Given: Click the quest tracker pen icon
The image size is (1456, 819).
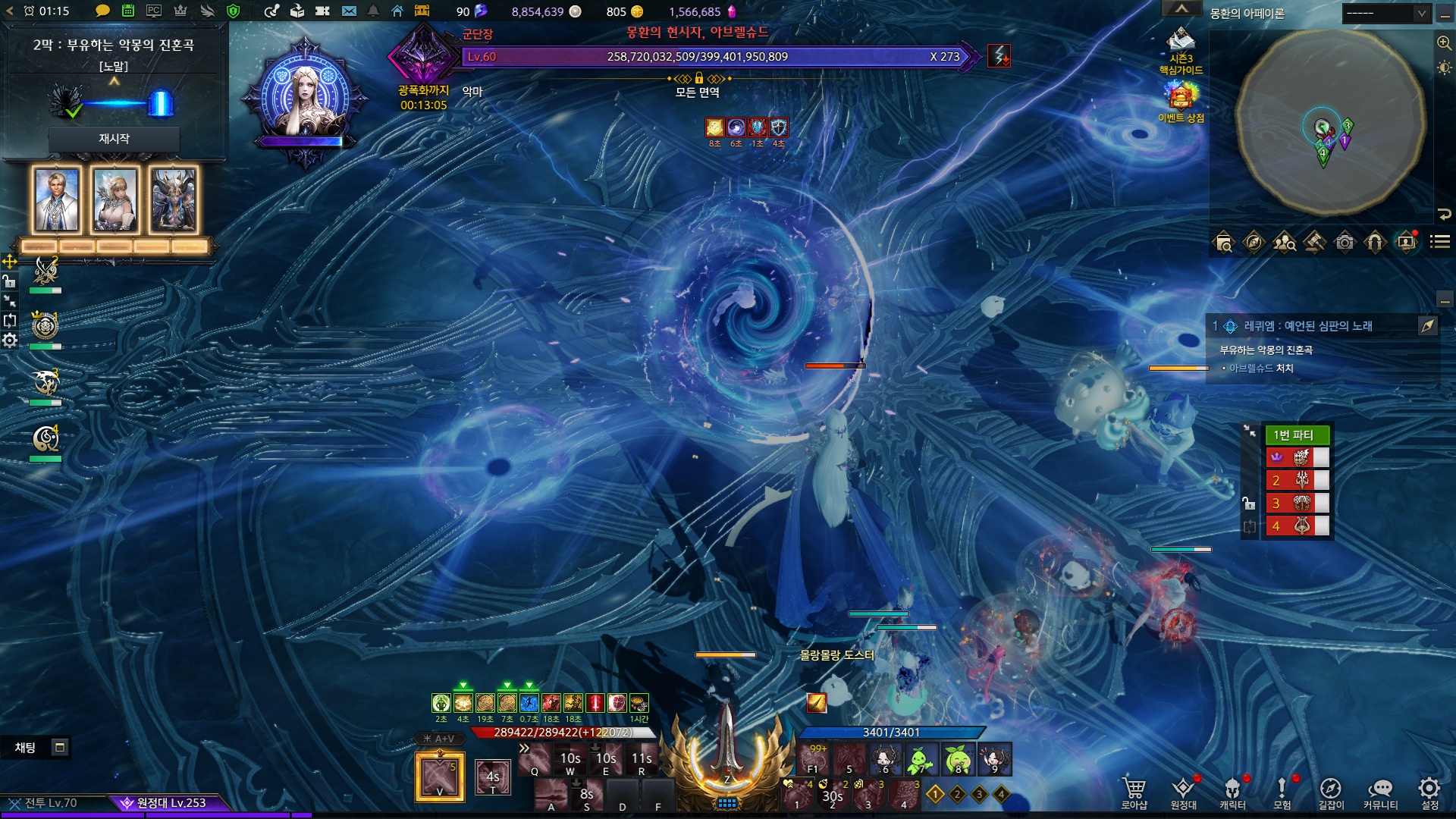Looking at the screenshot, I should (1428, 326).
